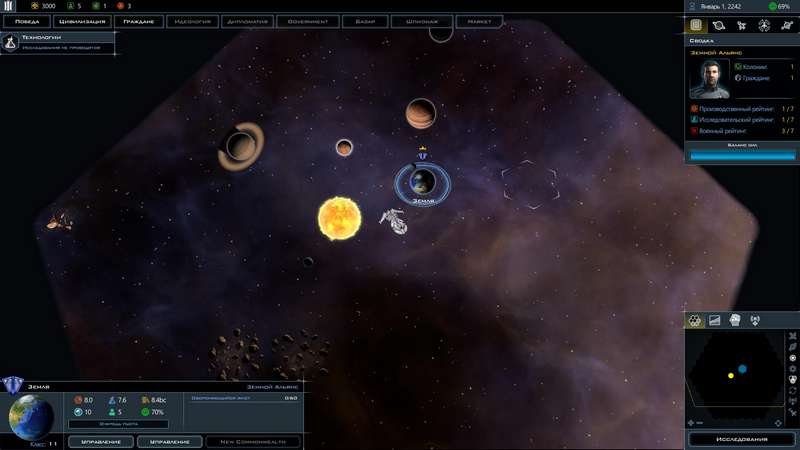Image resolution: width=800 pixels, height=450 pixels.
Task: Open the Базар menu
Action: (364, 20)
